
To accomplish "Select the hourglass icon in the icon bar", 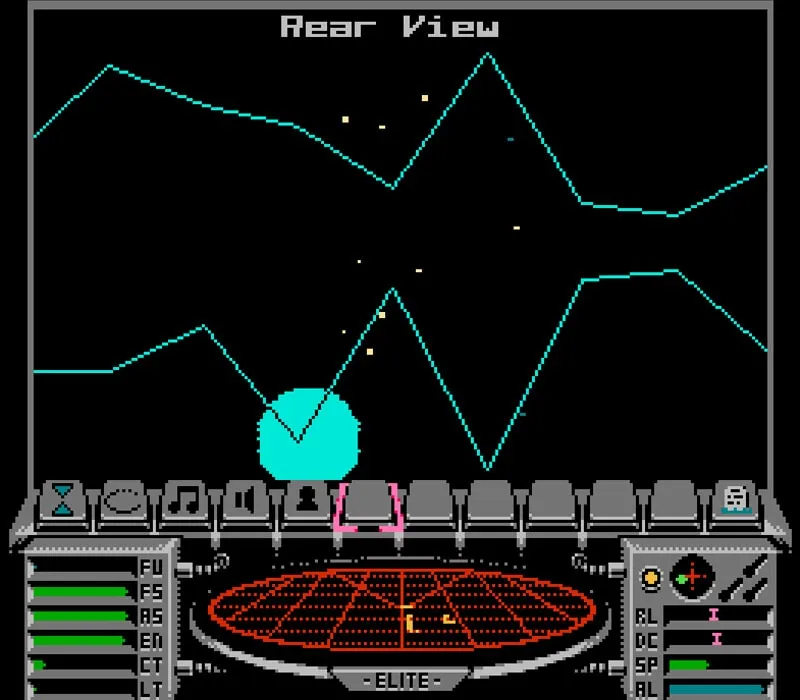I will (x=64, y=498).
